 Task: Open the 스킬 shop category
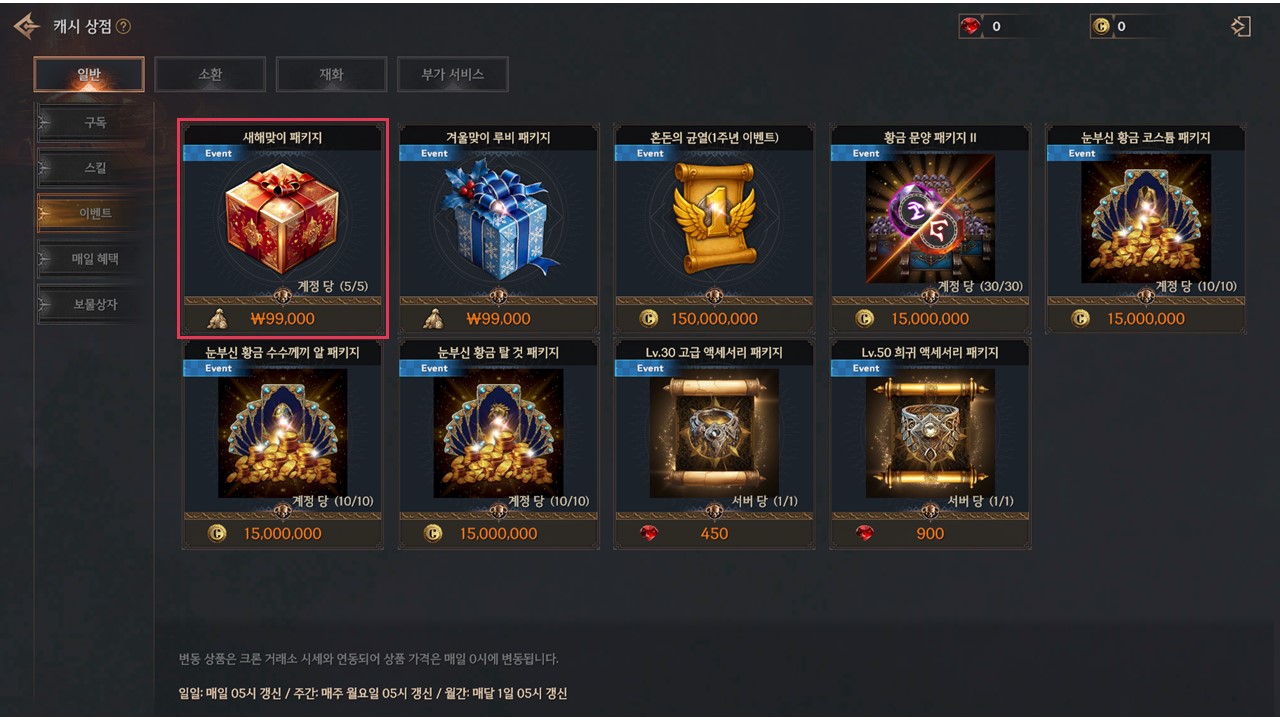pos(94,168)
